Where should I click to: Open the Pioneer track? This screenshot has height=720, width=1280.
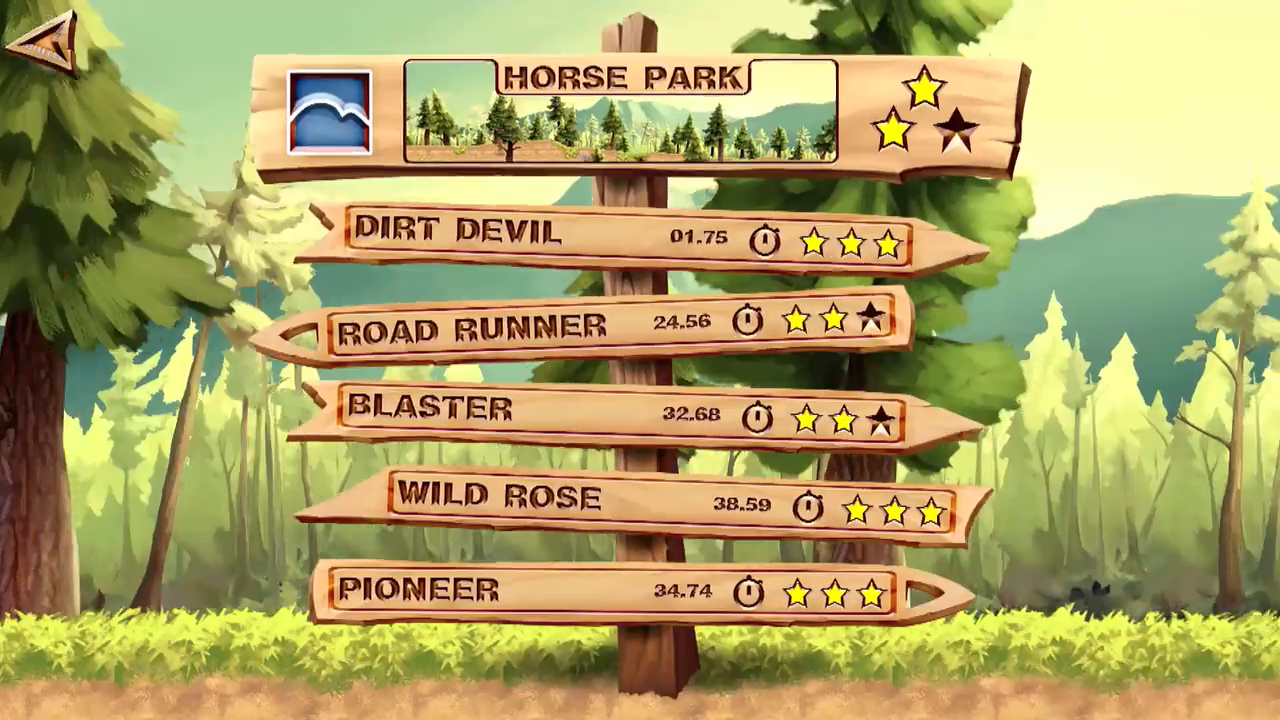click(x=620, y=591)
